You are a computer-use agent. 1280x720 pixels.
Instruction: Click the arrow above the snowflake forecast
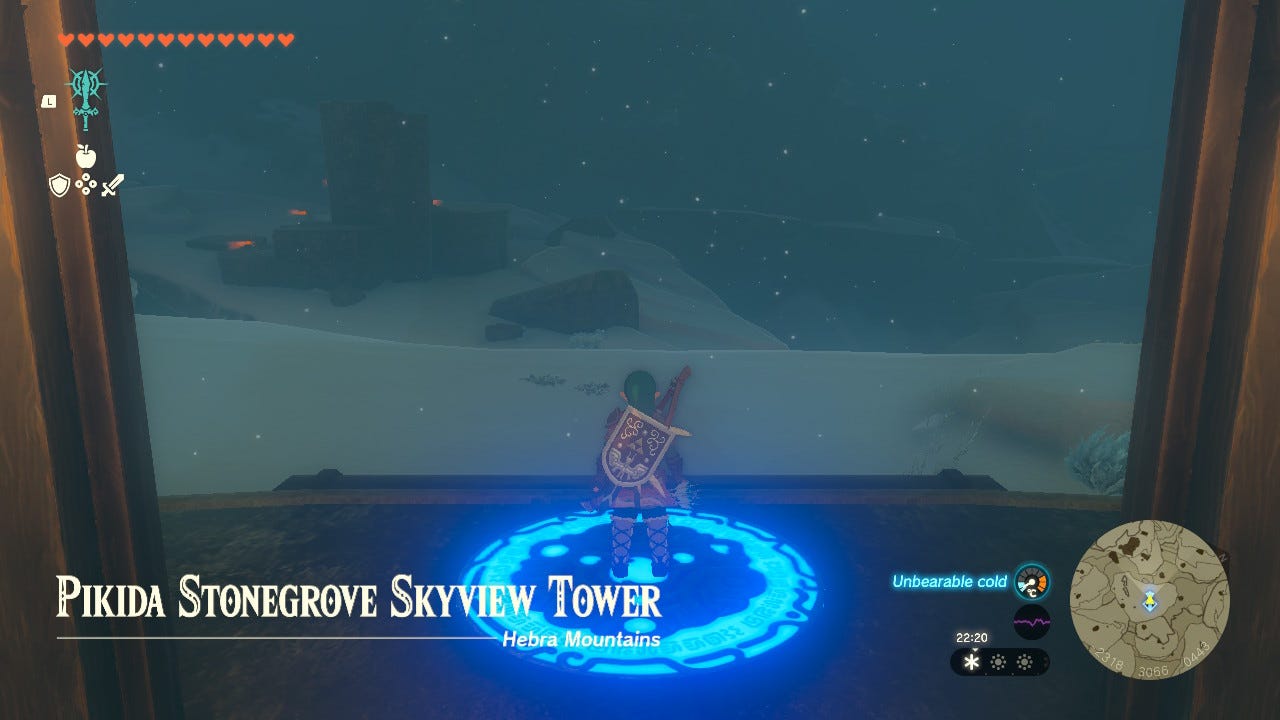(x=975, y=650)
